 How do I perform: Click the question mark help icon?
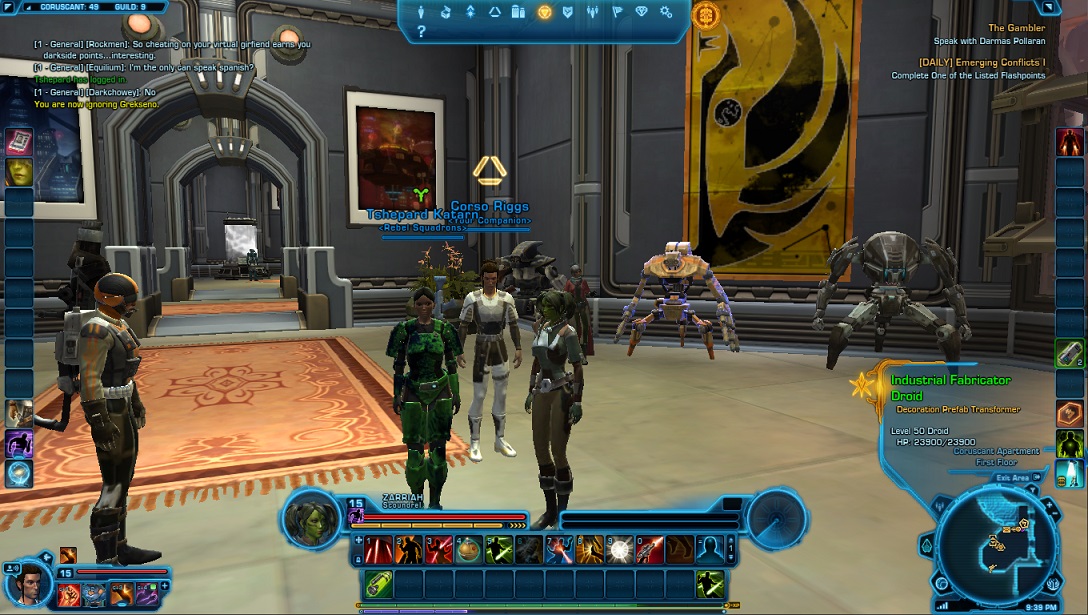422,32
